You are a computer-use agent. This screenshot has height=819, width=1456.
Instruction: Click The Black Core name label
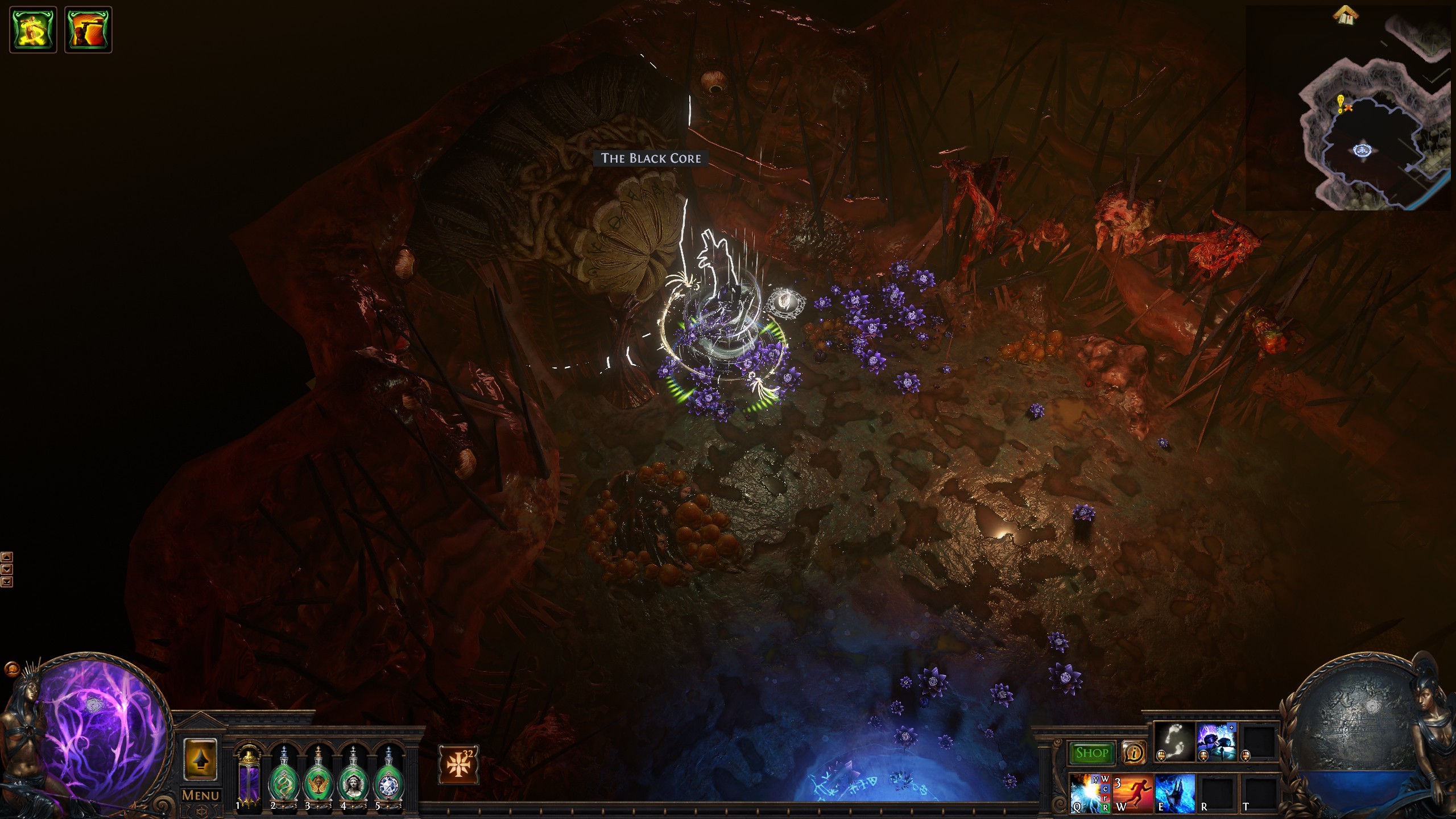651,159
